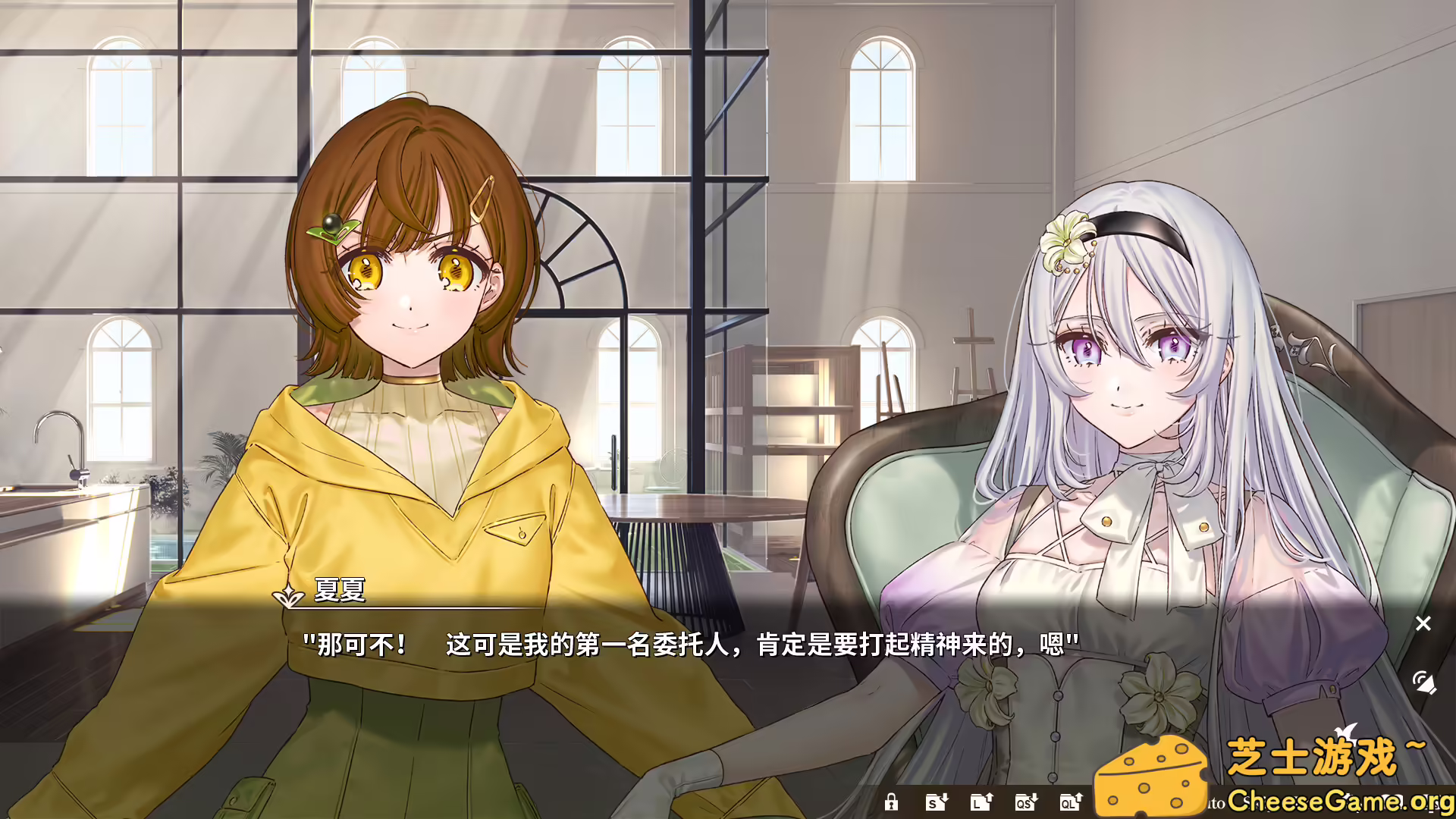Trigger a quick save with the QS icon
The width and height of the screenshot is (1456, 819).
click(x=1025, y=802)
